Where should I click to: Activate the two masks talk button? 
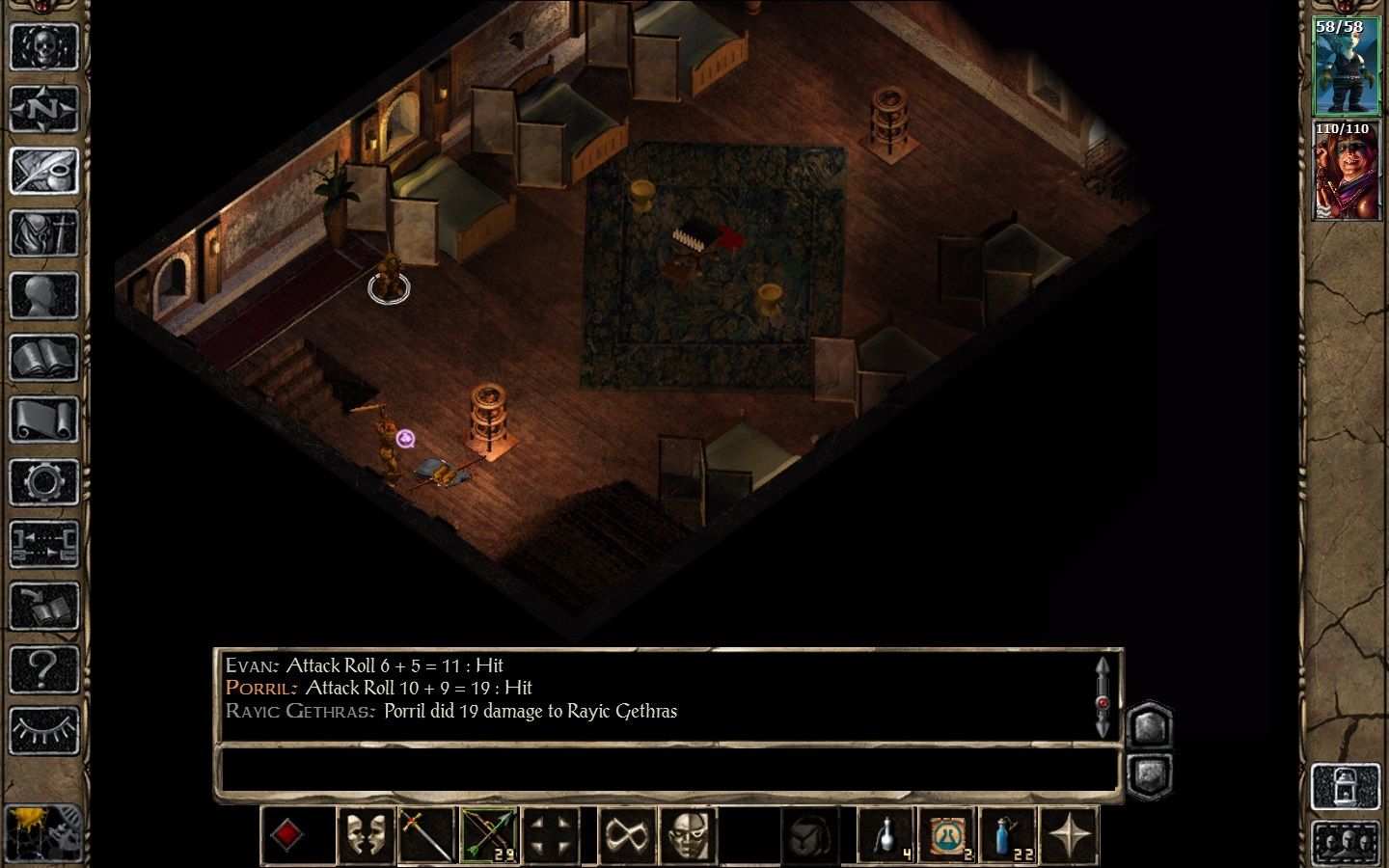coord(366,835)
